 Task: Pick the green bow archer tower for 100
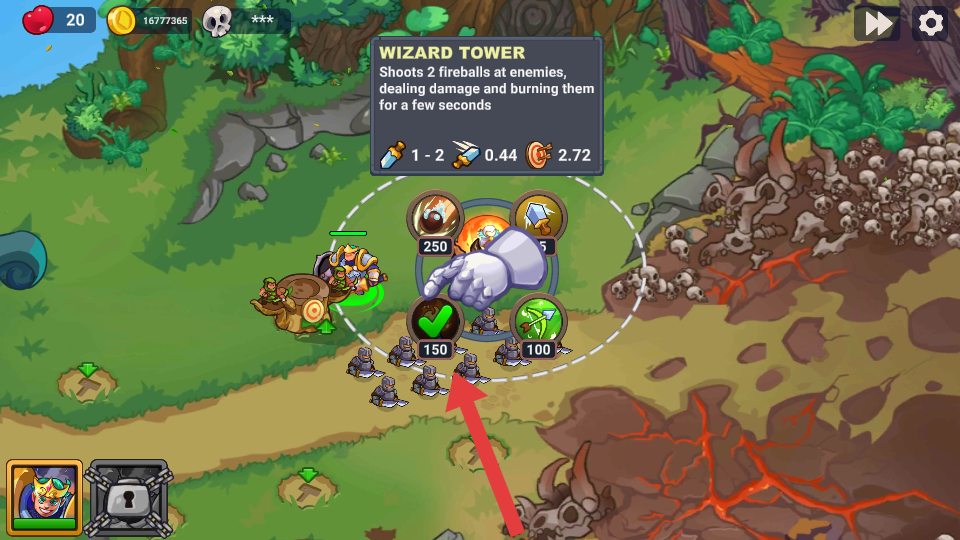(539, 322)
